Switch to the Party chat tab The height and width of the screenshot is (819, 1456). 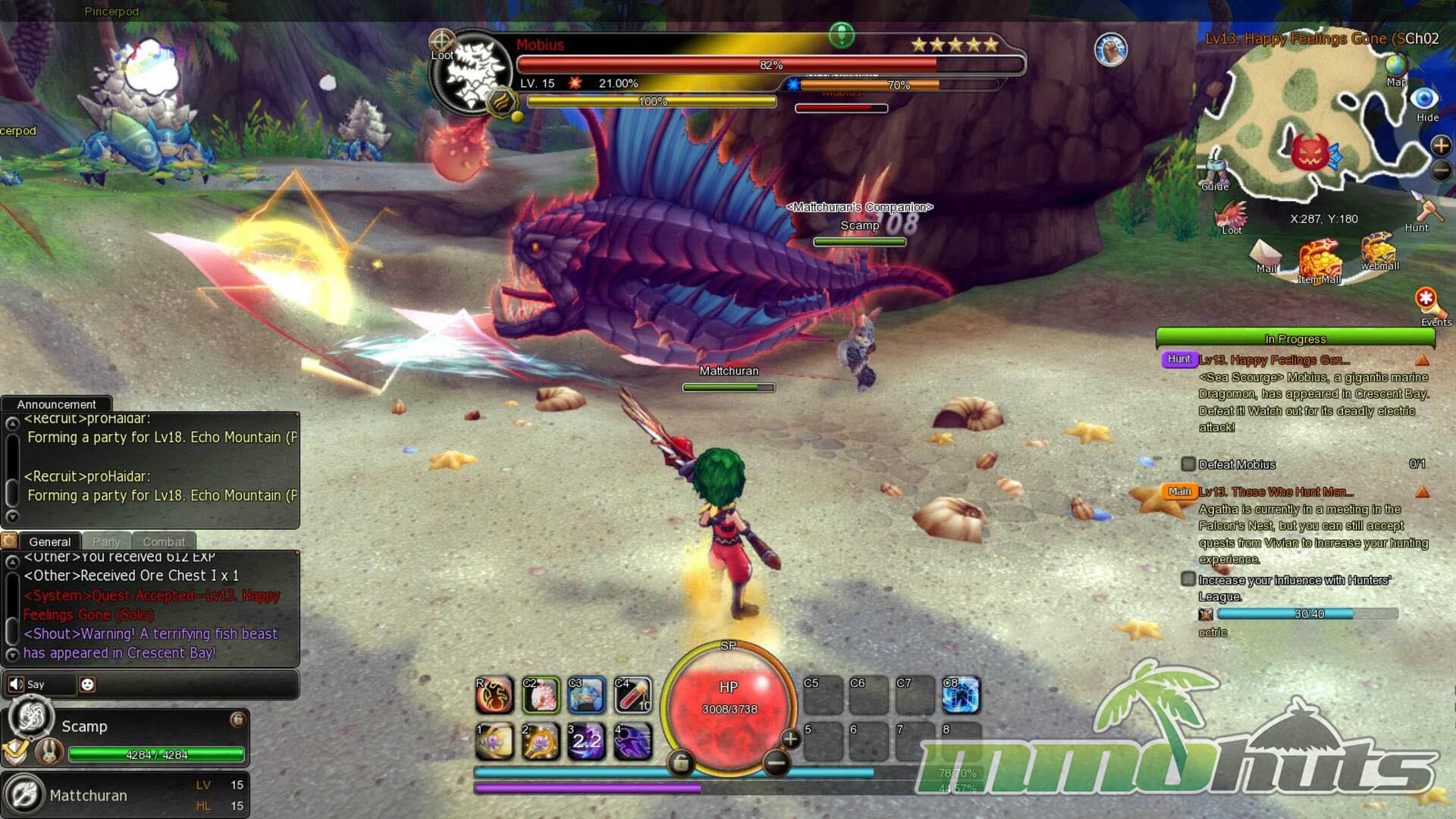[x=106, y=541]
